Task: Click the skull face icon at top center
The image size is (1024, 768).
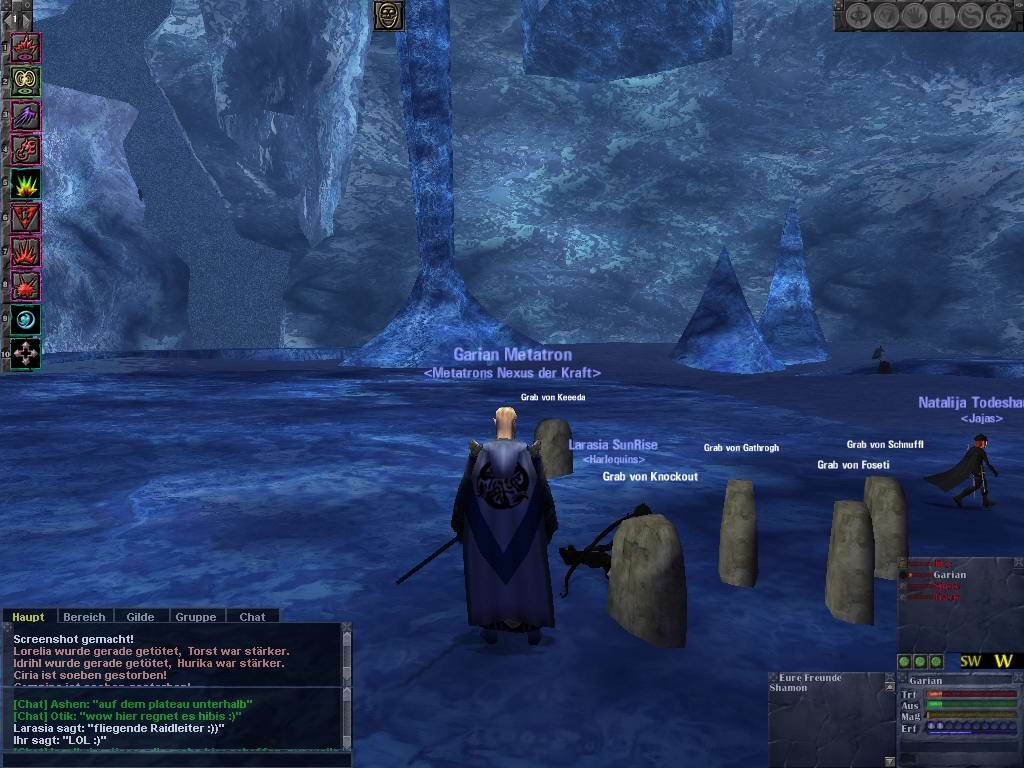Action: pyautogui.click(x=388, y=15)
